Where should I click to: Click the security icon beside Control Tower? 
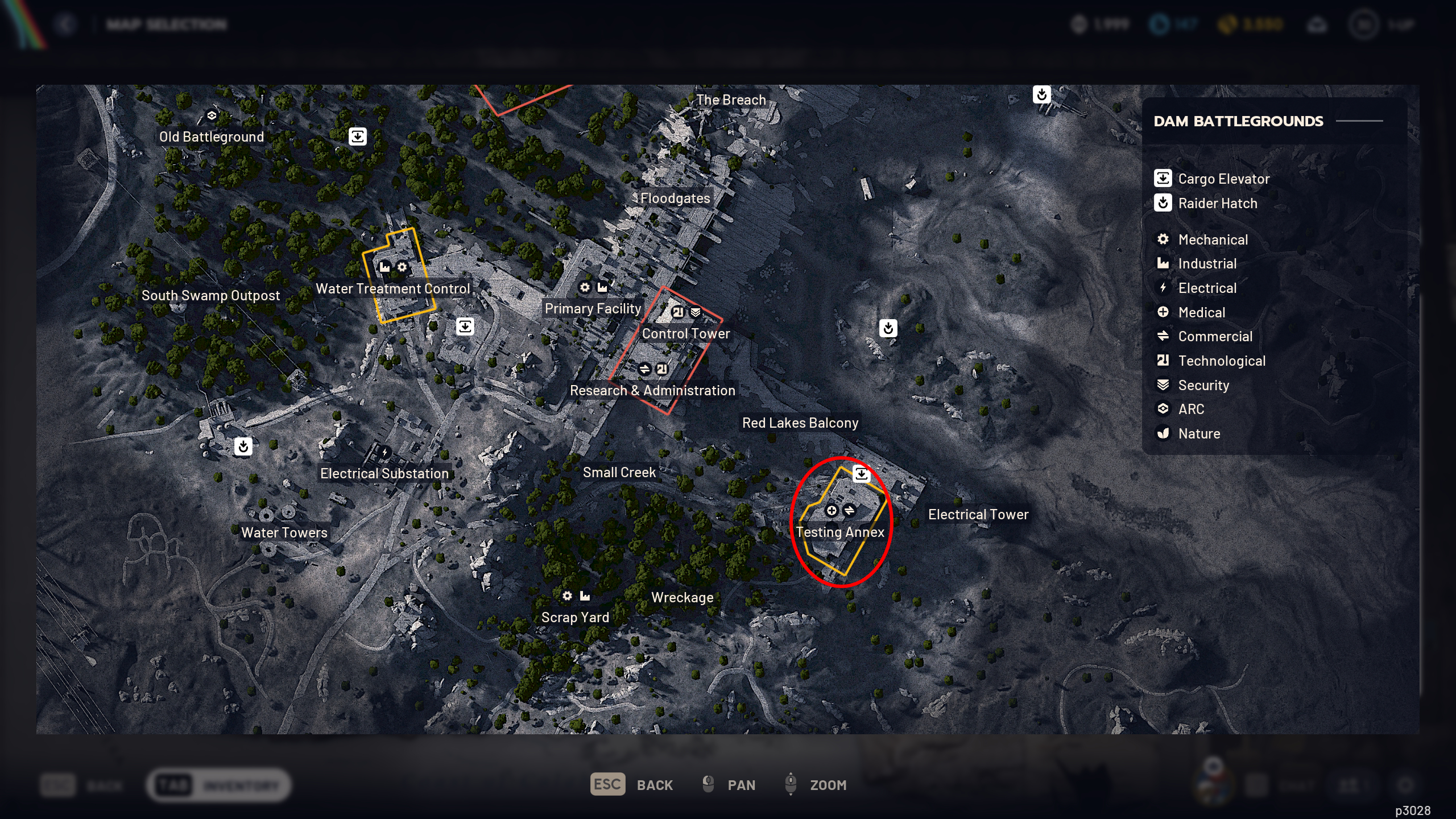pyautogui.click(x=695, y=311)
